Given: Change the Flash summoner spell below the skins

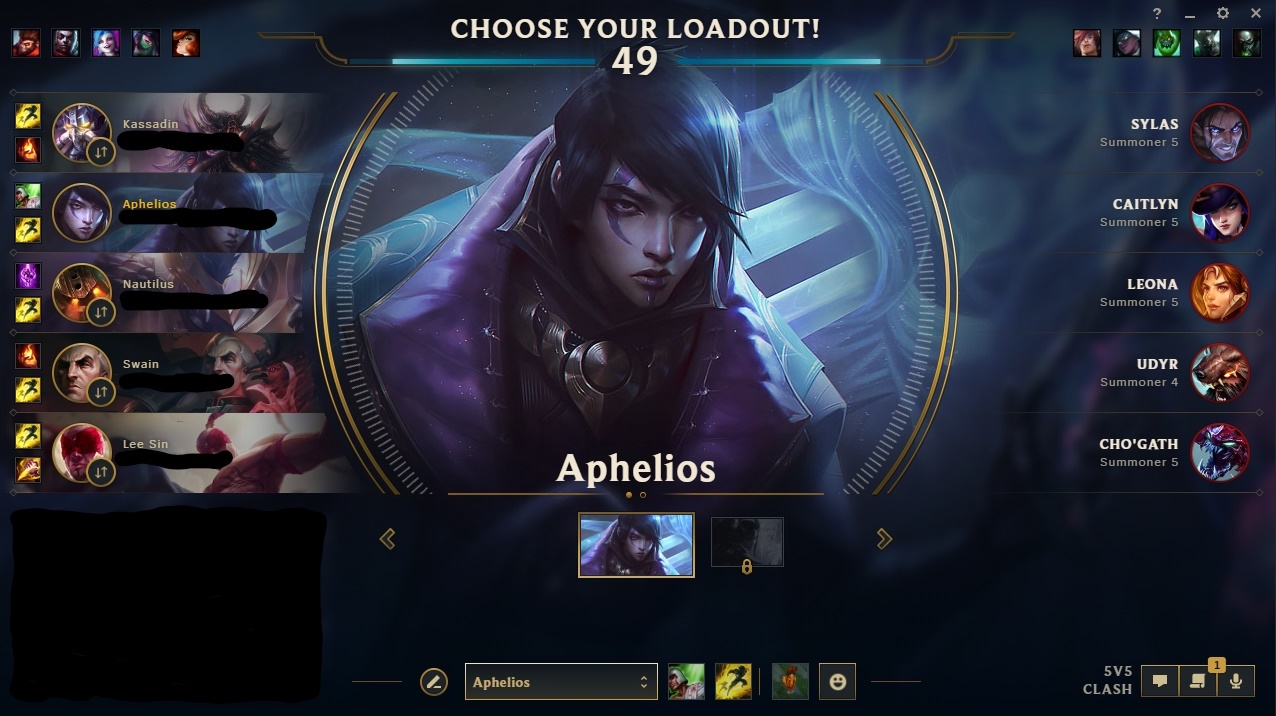Looking at the screenshot, I should [x=733, y=682].
